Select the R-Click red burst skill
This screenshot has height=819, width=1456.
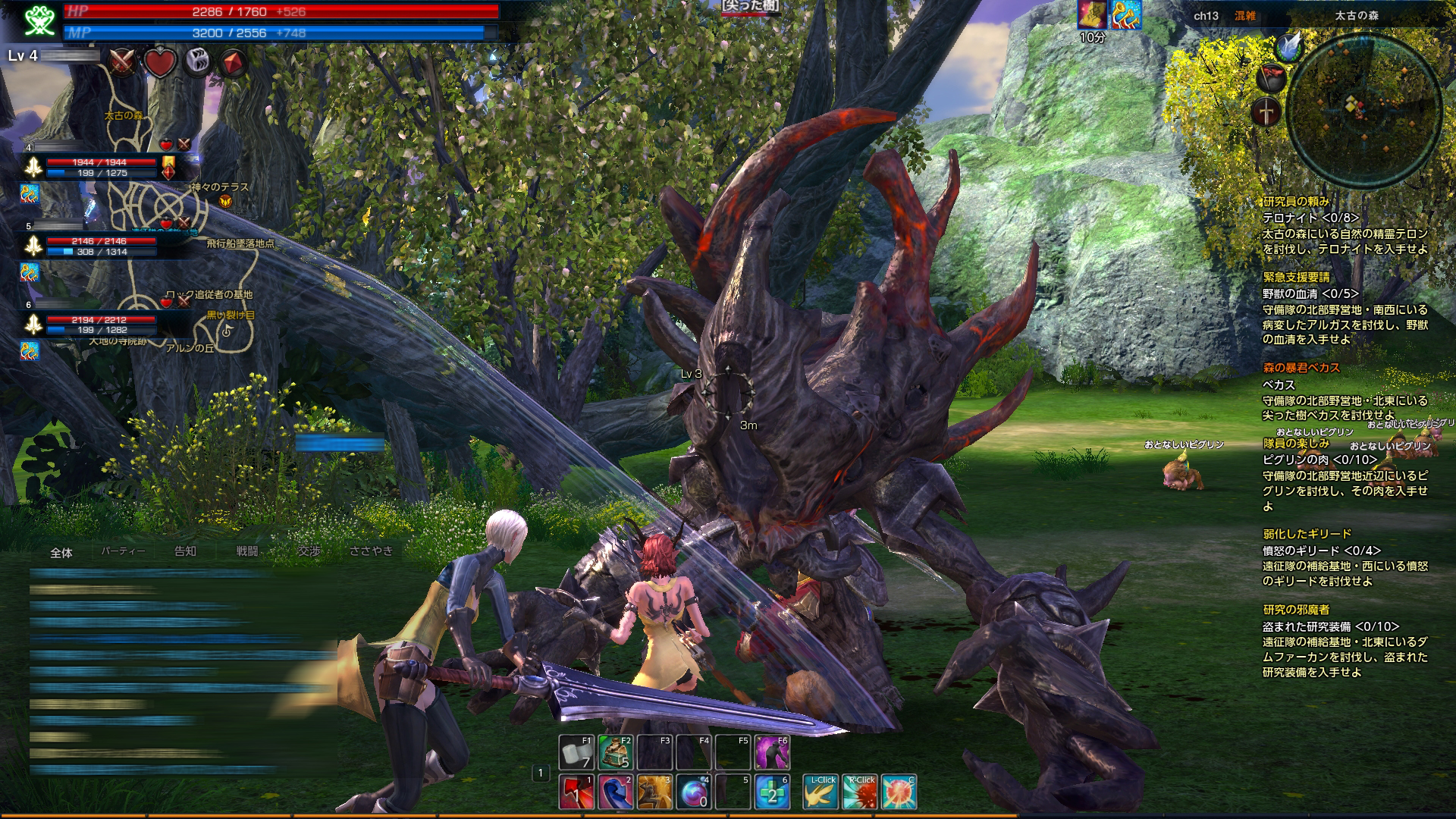860,792
